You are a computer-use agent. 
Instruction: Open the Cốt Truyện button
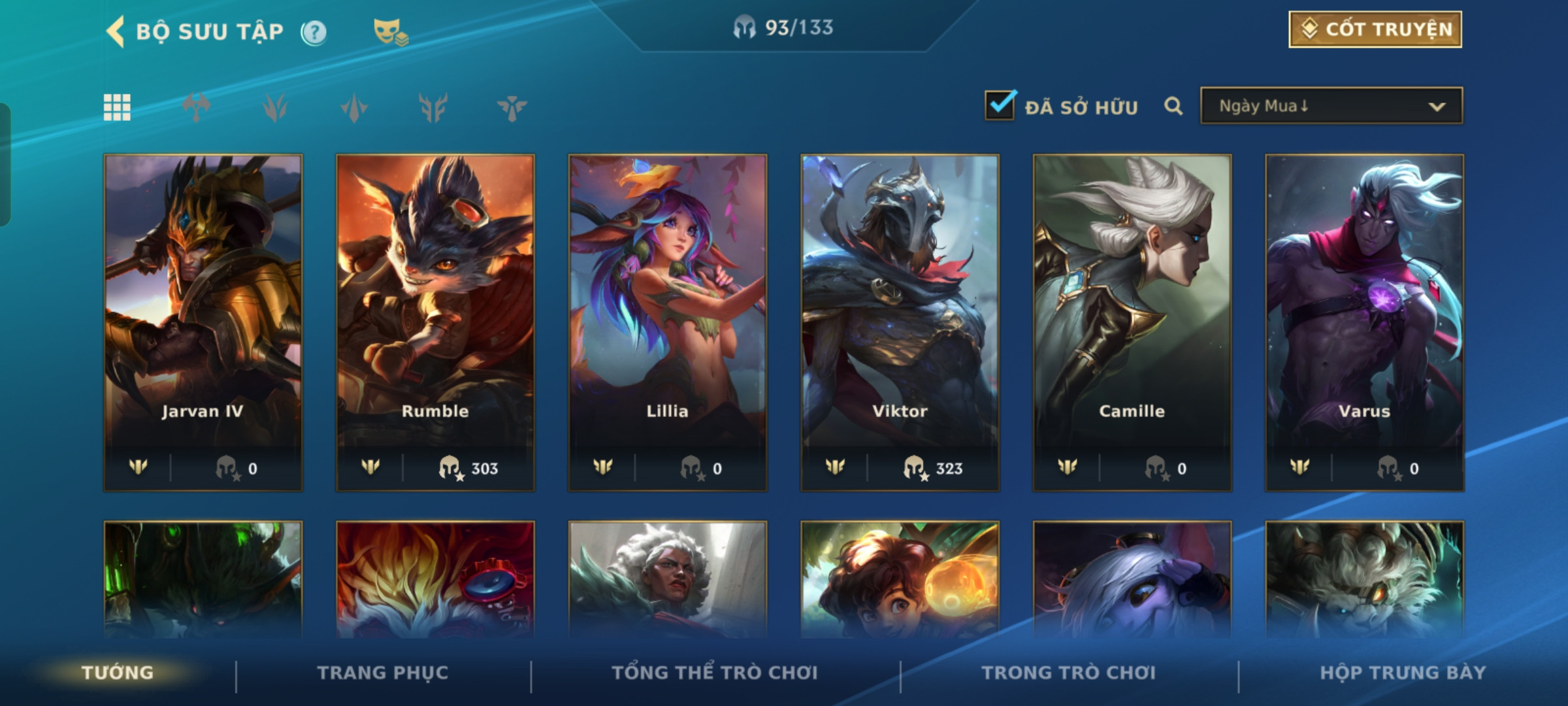(1375, 29)
